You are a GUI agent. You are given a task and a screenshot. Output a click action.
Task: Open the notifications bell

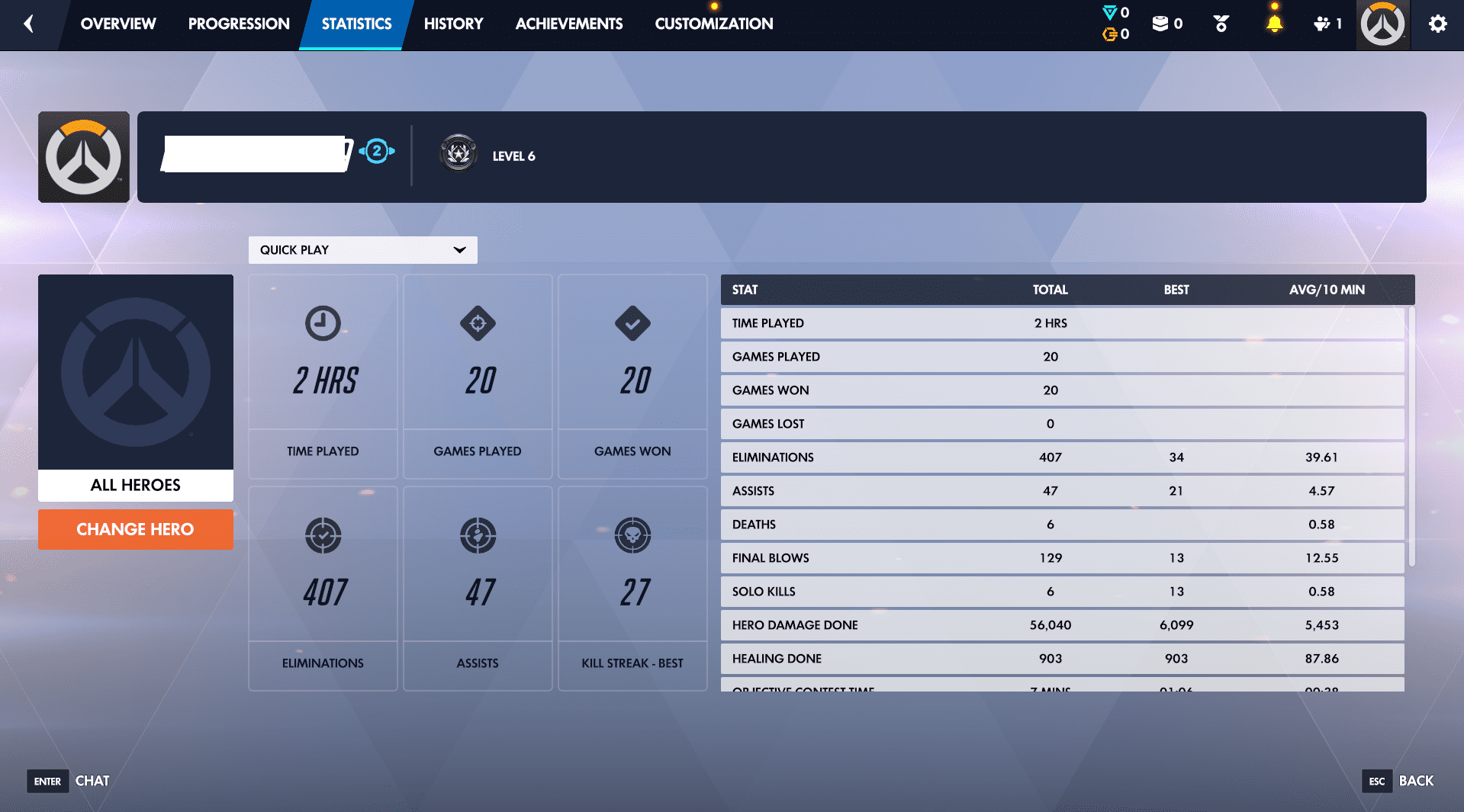(x=1273, y=23)
